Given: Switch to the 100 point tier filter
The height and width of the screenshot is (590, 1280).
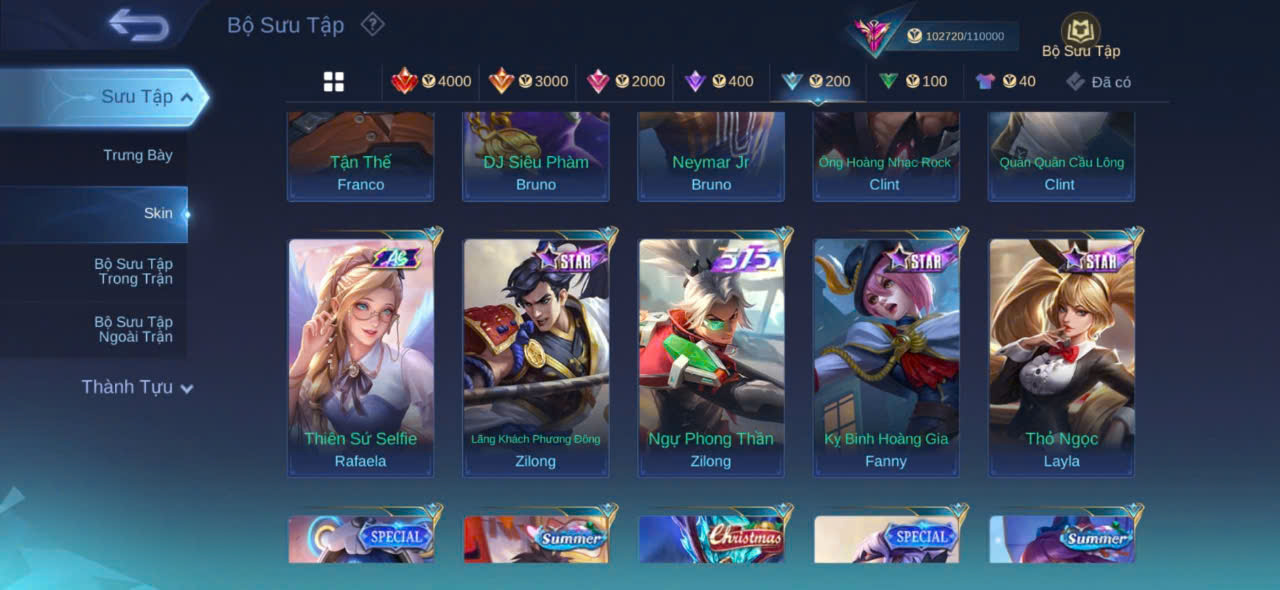Looking at the screenshot, I should (913, 82).
